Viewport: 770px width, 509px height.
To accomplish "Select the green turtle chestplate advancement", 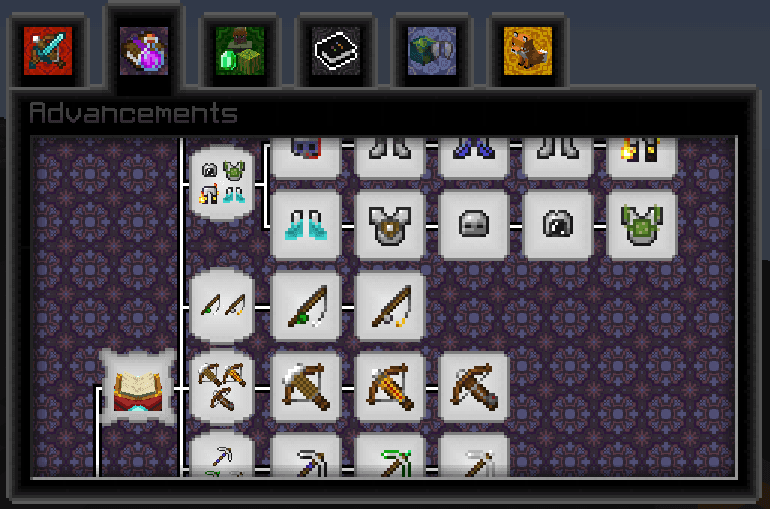I will (x=642, y=224).
